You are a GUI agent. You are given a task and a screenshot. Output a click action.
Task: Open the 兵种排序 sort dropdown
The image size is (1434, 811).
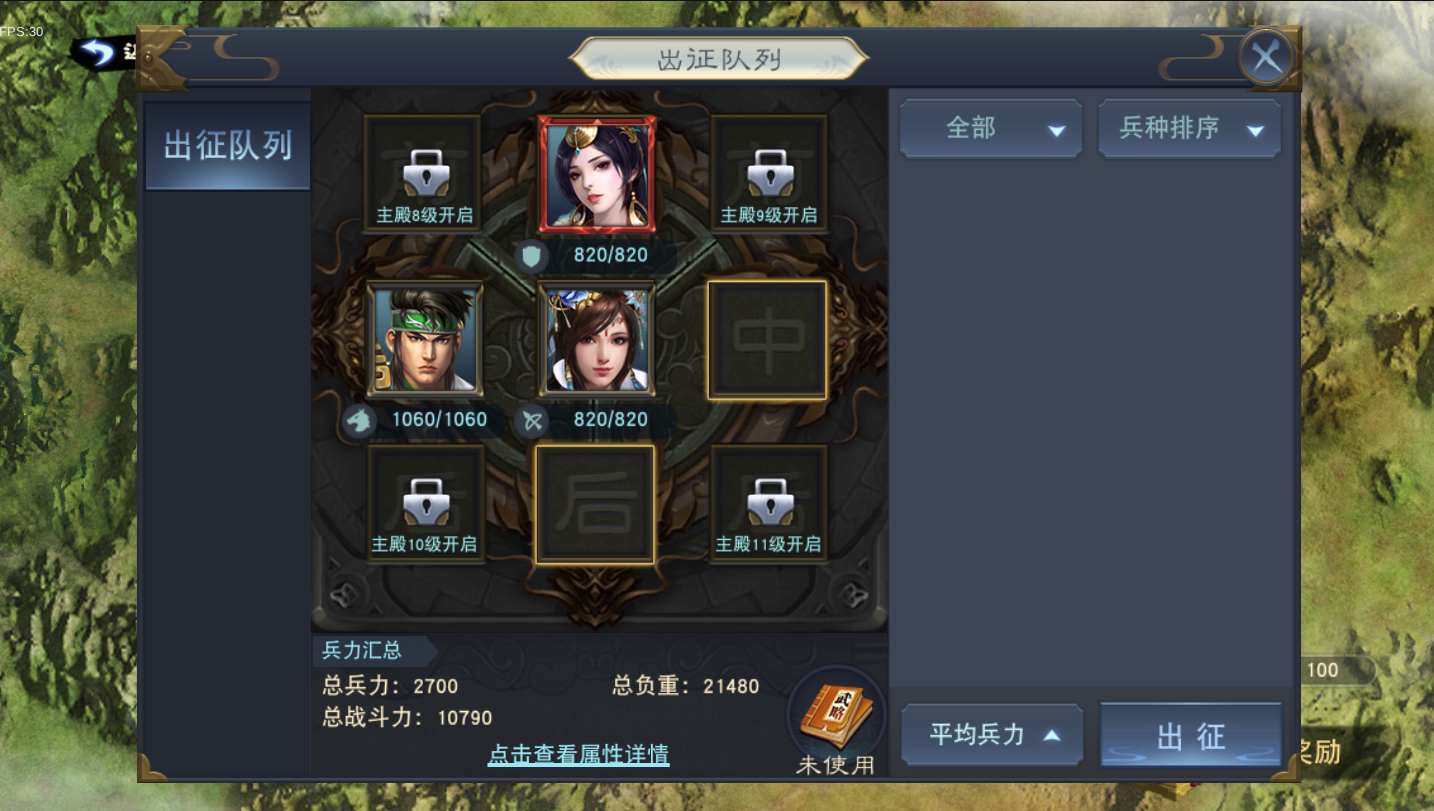pos(1189,129)
